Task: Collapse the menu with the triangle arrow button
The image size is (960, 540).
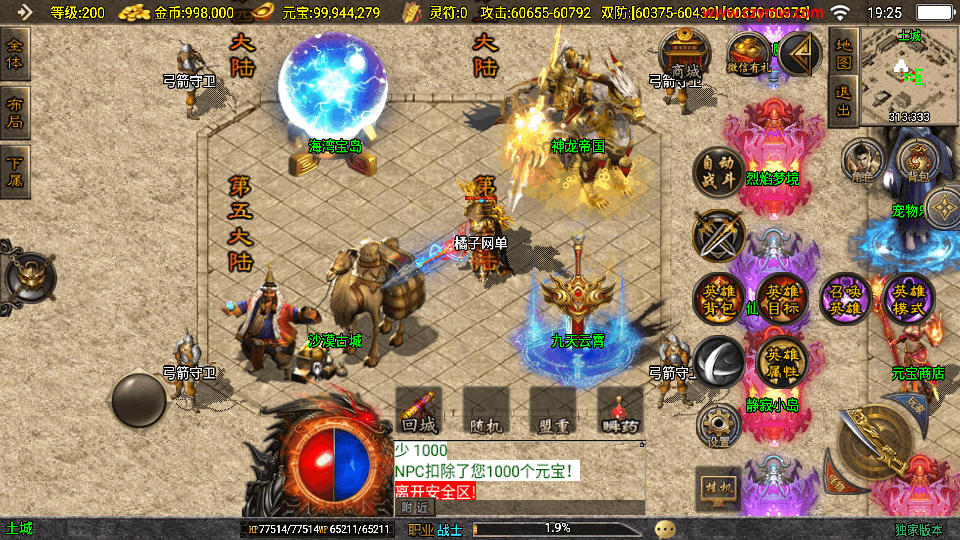Action: pyautogui.click(x=799, y=52)
